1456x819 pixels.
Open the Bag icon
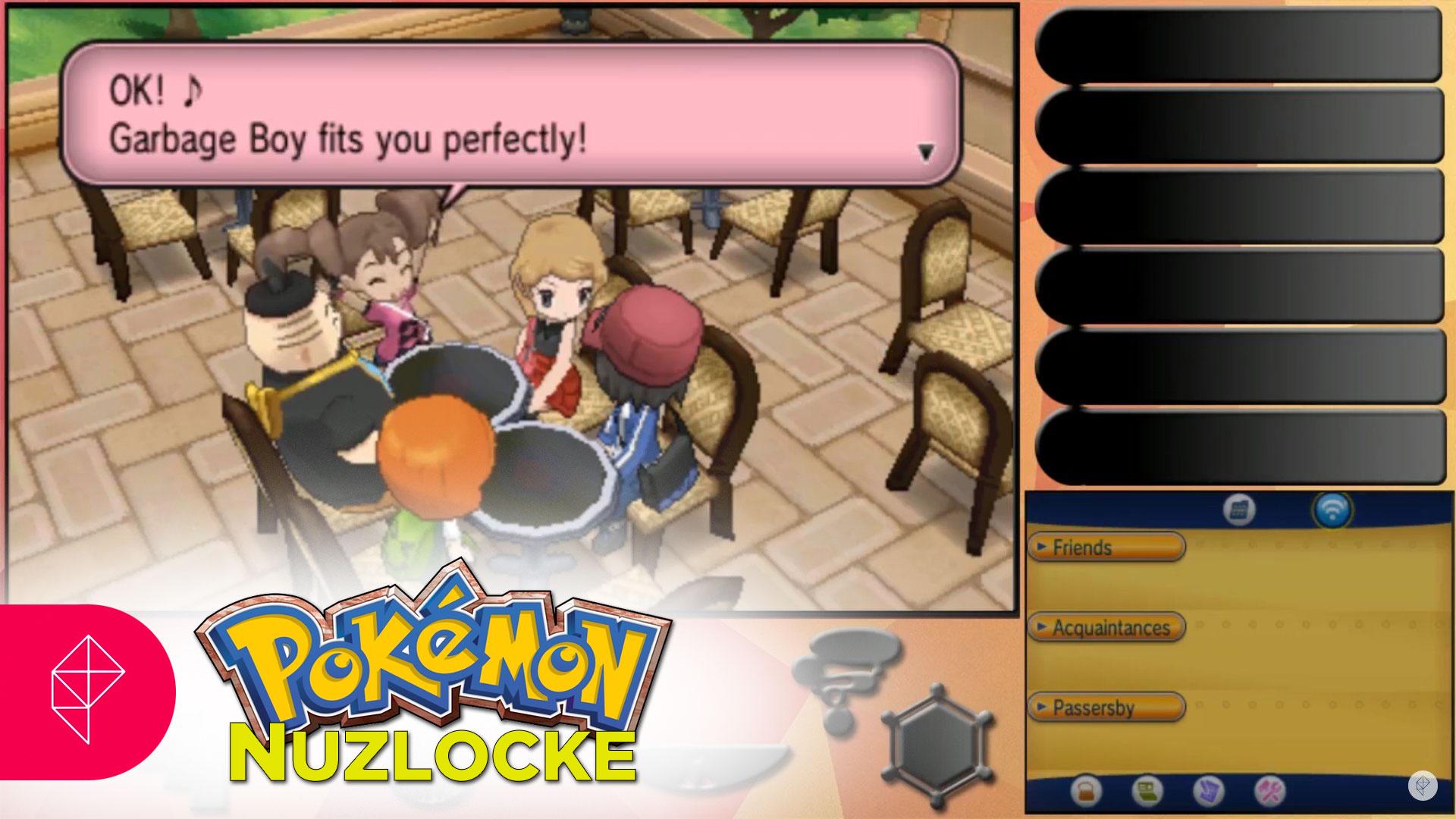point(1086,792)
